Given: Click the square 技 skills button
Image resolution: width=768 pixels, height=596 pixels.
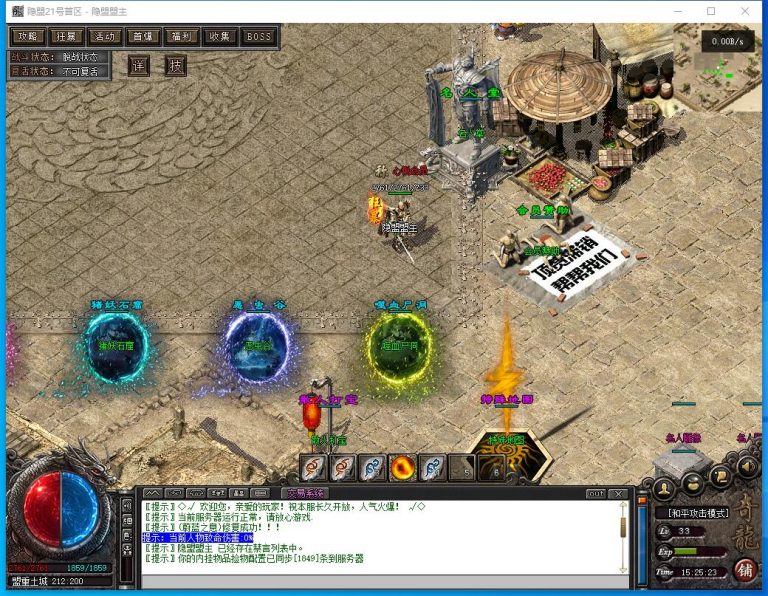Looking at the screenshot, I should tap(176, 66).
